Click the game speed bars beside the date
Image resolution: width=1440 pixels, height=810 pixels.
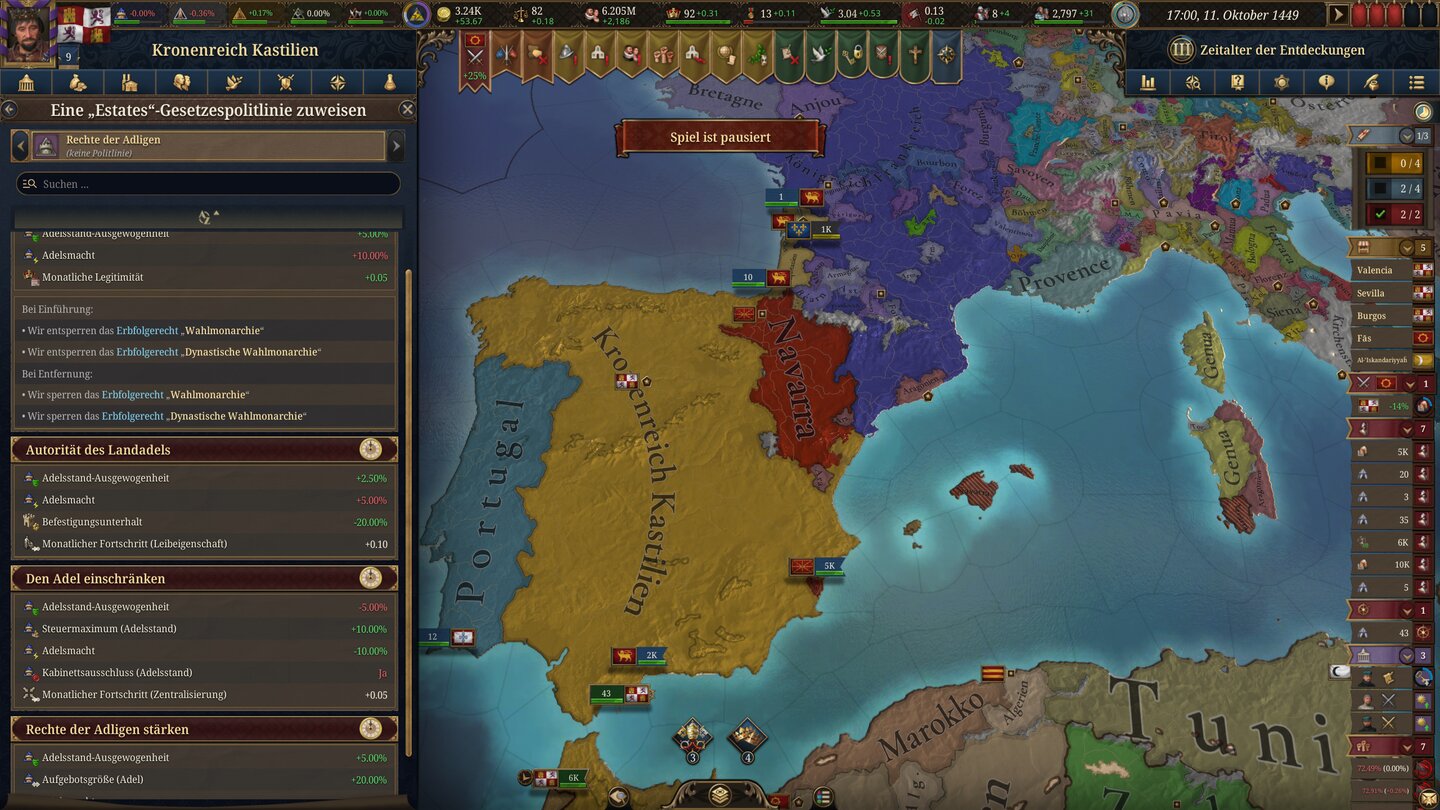coord(1395,14)
